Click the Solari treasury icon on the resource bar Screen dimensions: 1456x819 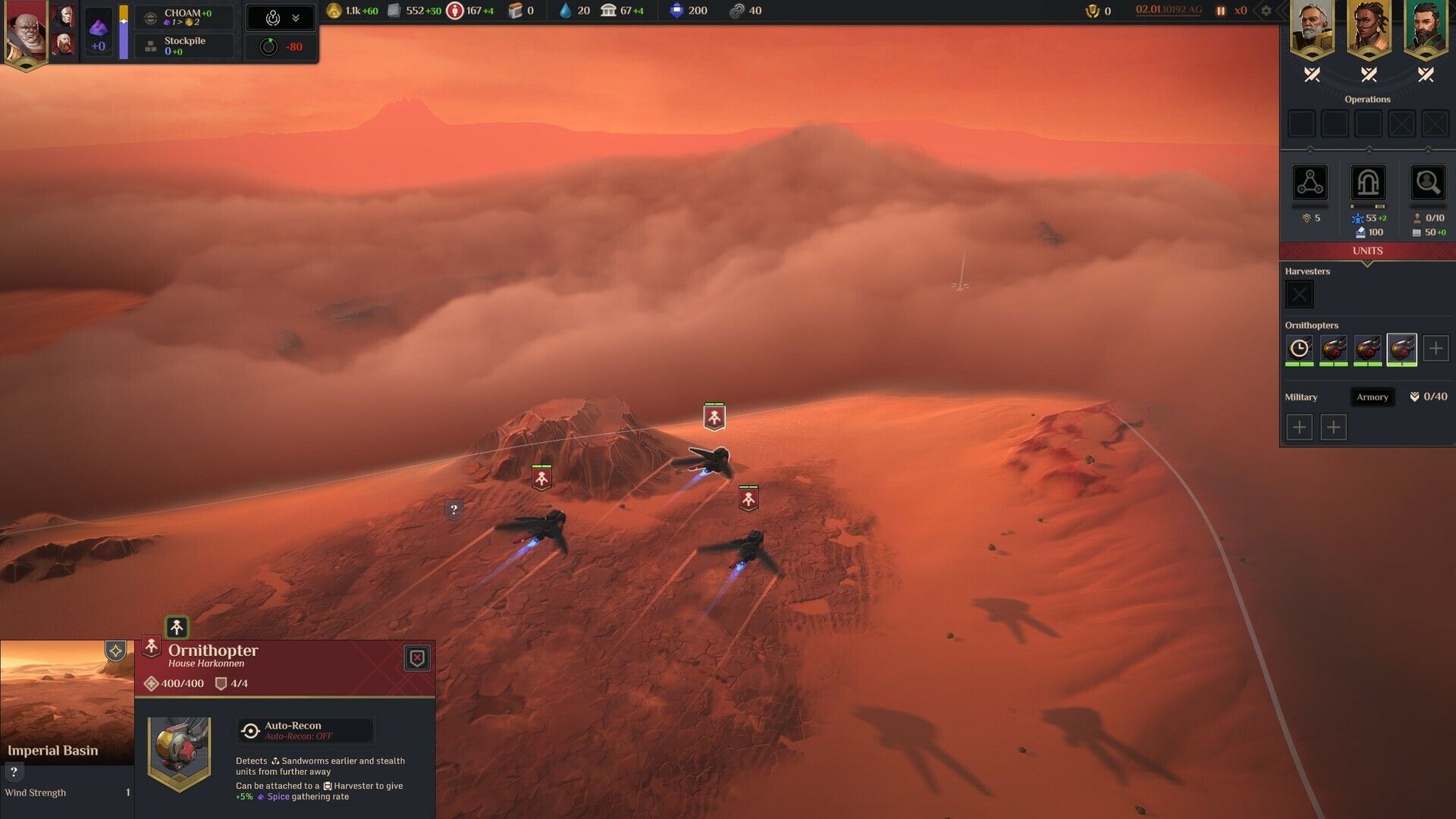(x=334, y=11)
